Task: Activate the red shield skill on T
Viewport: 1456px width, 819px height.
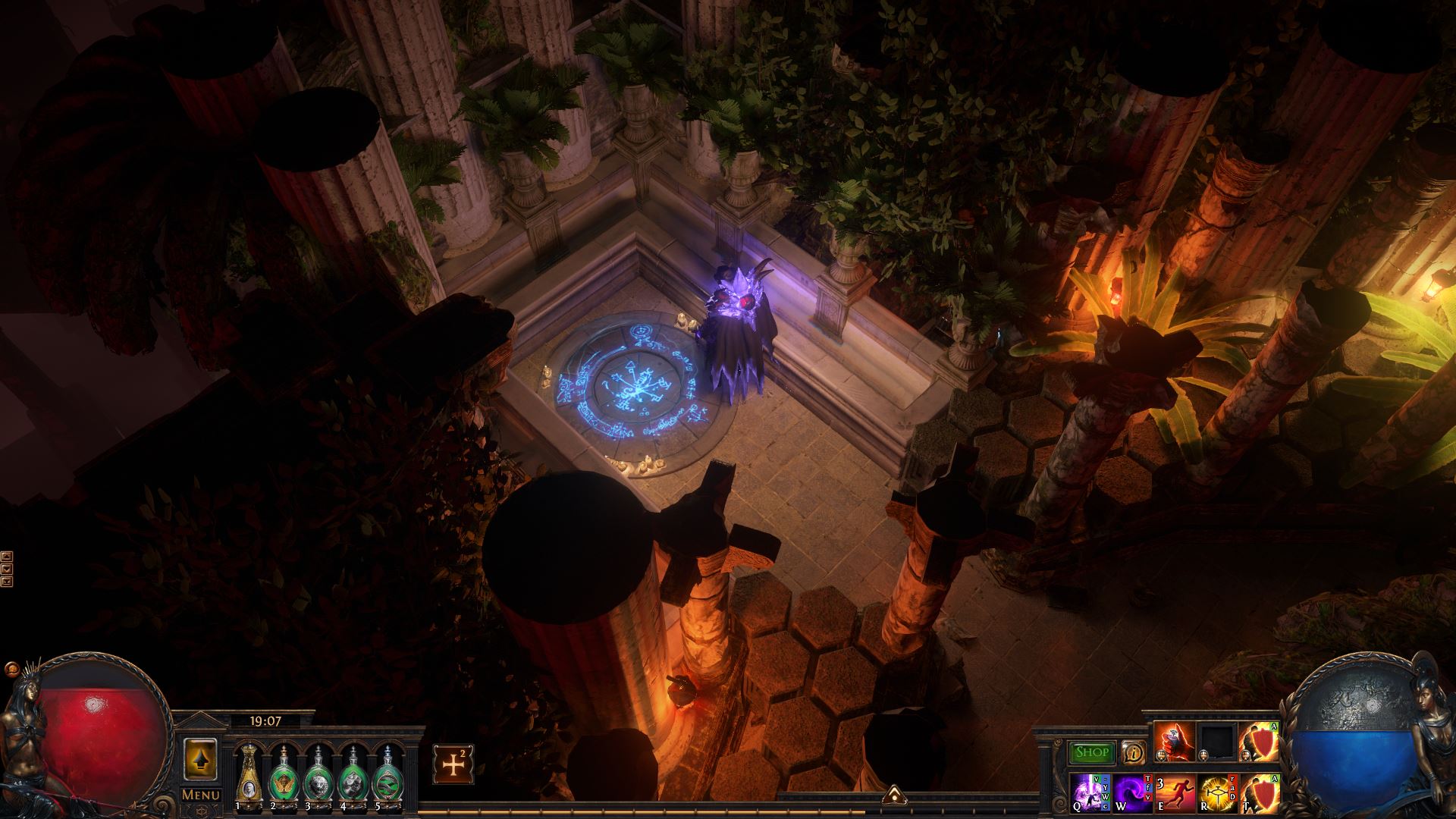Action: tap(1259, 793)
